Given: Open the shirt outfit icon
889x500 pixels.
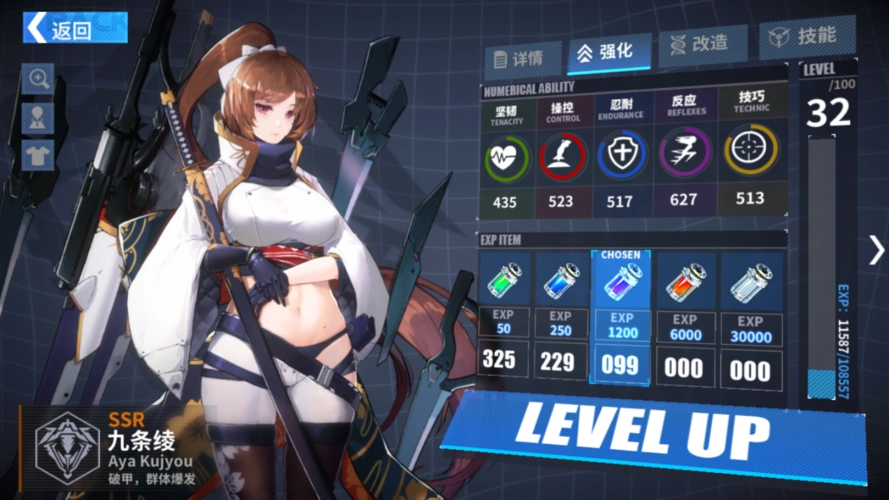Looking at the screenshot, I should pyautogui.click(x=39, y=155).
